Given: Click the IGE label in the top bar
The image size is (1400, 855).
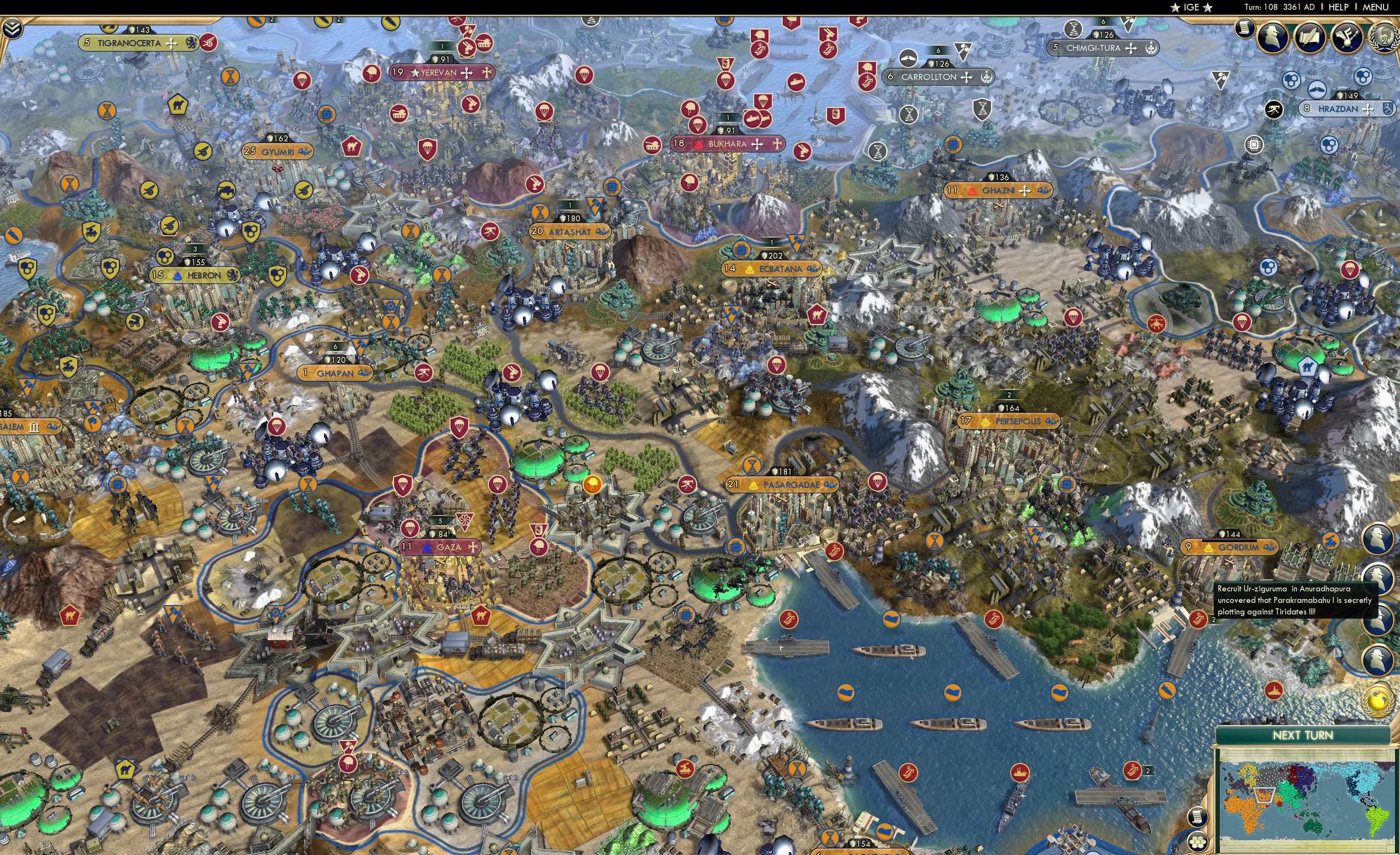Looking at the screenshot, I should 1192,7.
